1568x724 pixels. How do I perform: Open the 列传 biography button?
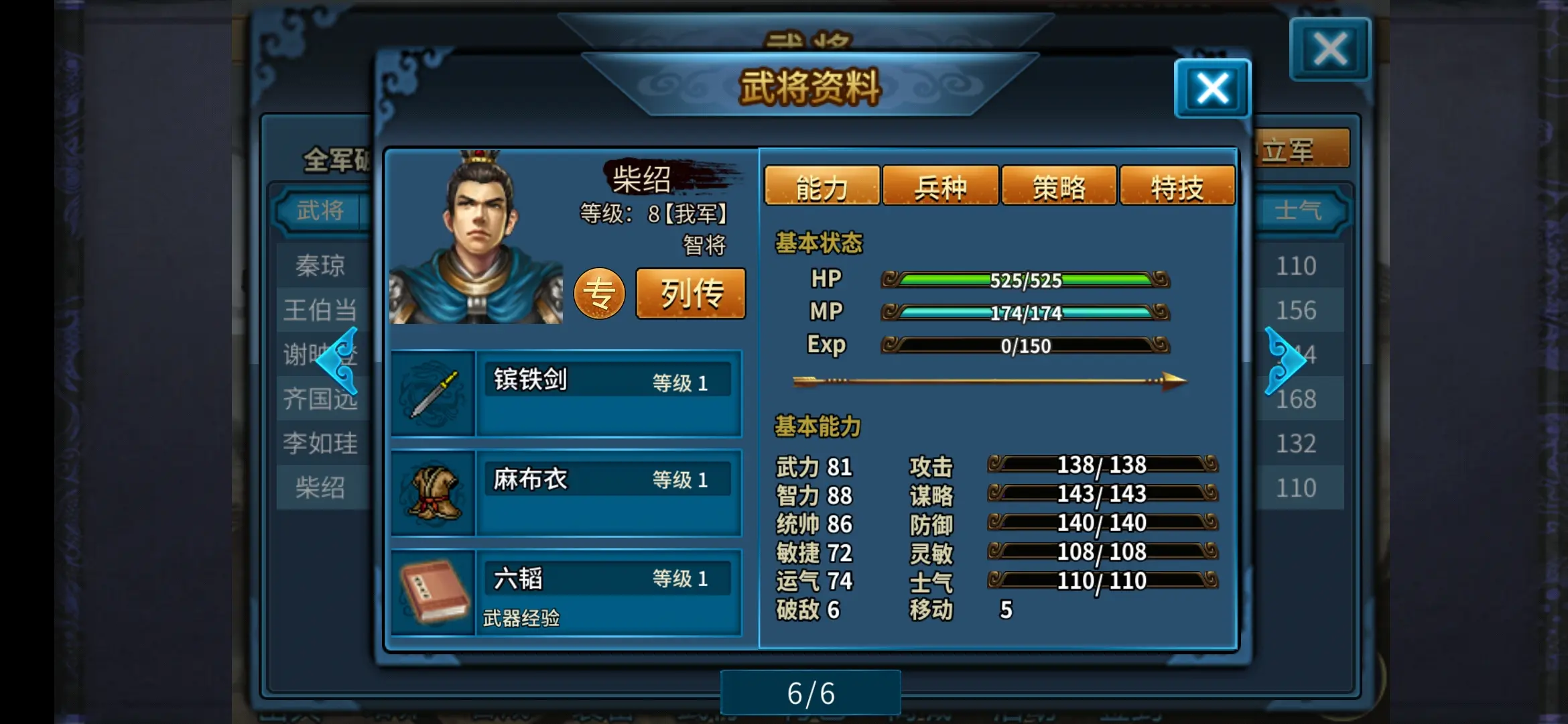pyautogui.click(x=691, y=294)
